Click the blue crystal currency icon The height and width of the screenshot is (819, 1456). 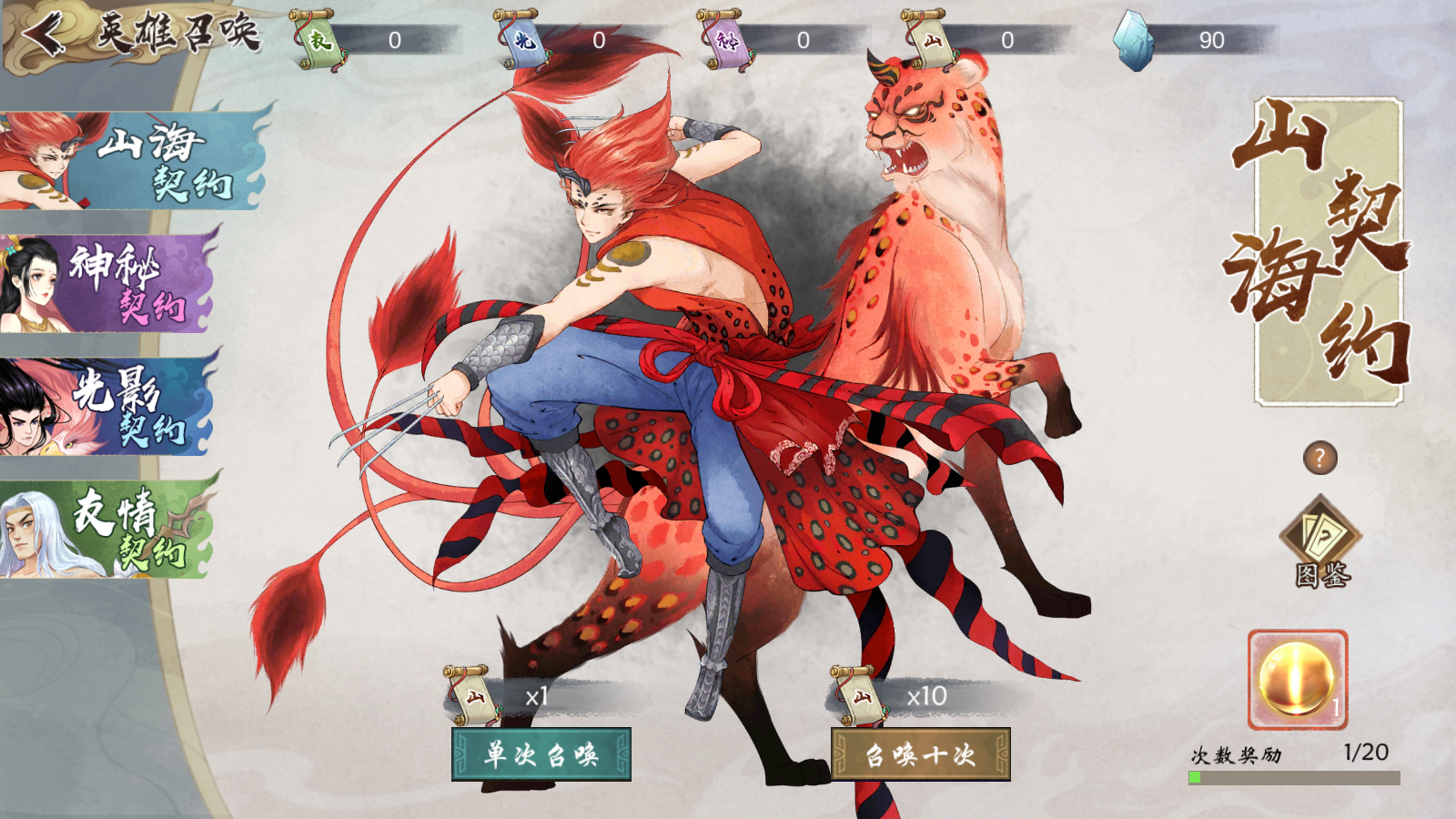[x=1134, y=40]
